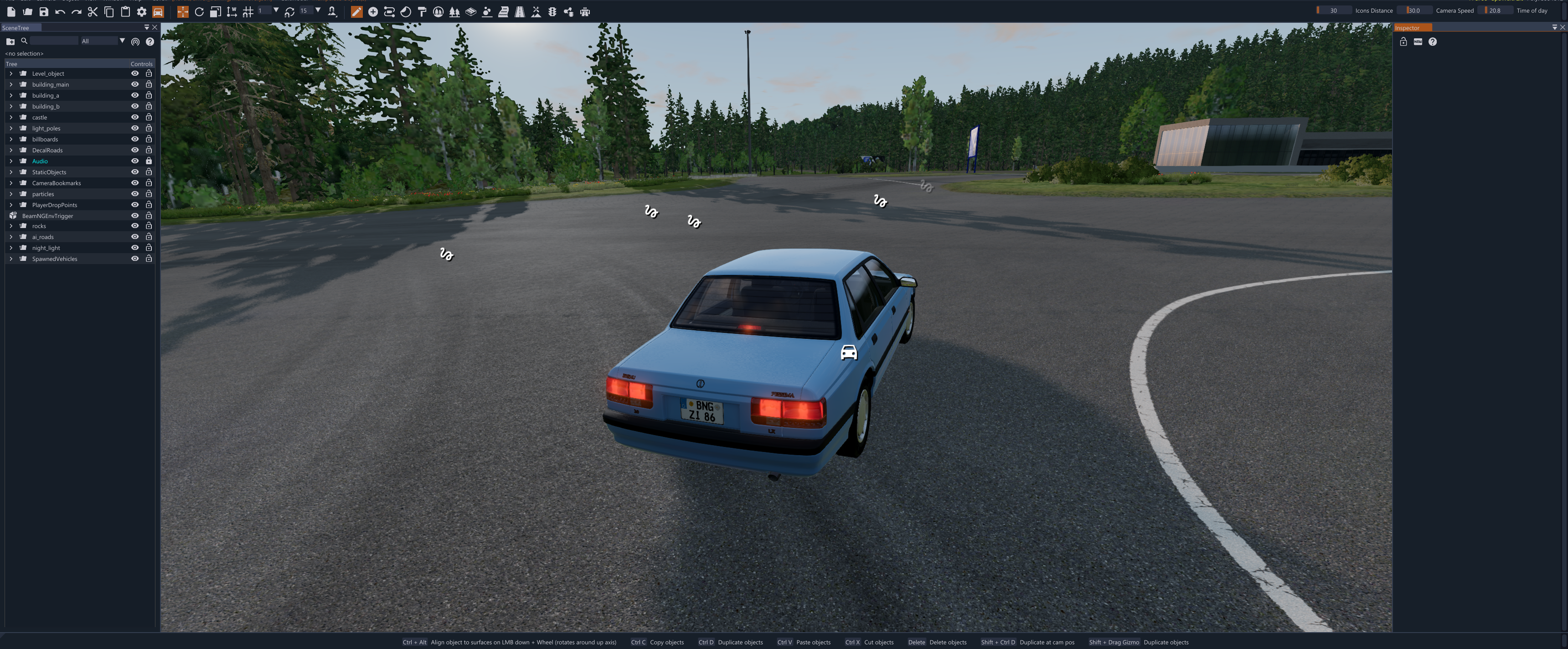
Task: Expand the building_main folder
Action: click(x=11, y=85)
